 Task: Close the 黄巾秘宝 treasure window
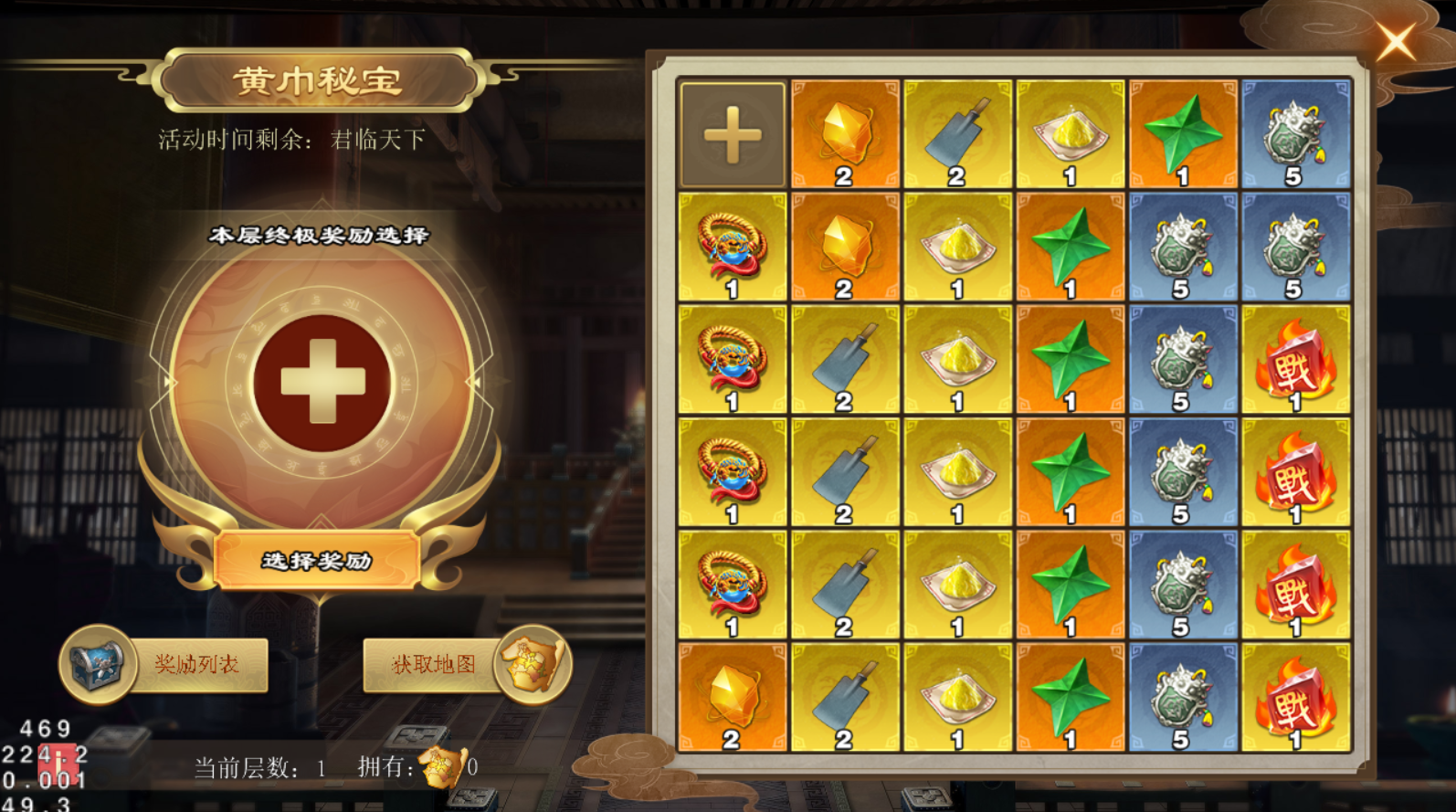pyautogui.click(x=1396, y=42)
